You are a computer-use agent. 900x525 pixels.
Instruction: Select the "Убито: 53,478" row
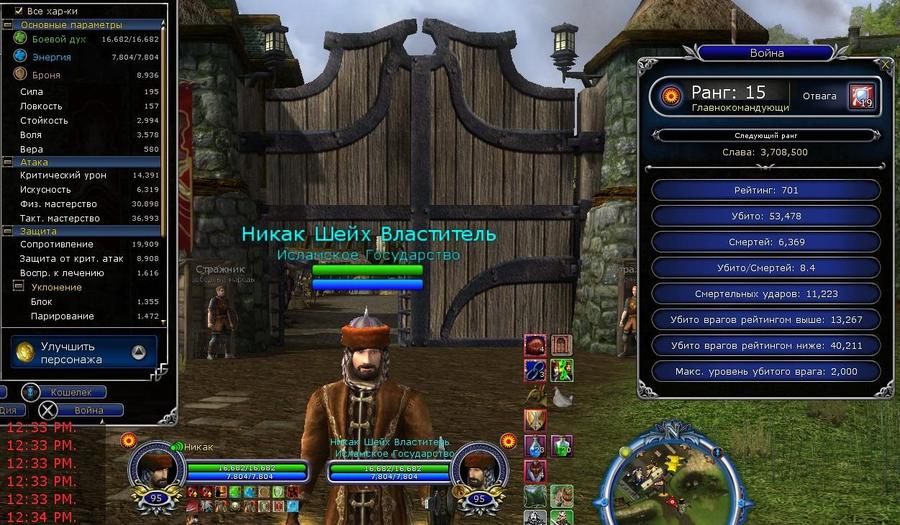(x=766, y=216)
